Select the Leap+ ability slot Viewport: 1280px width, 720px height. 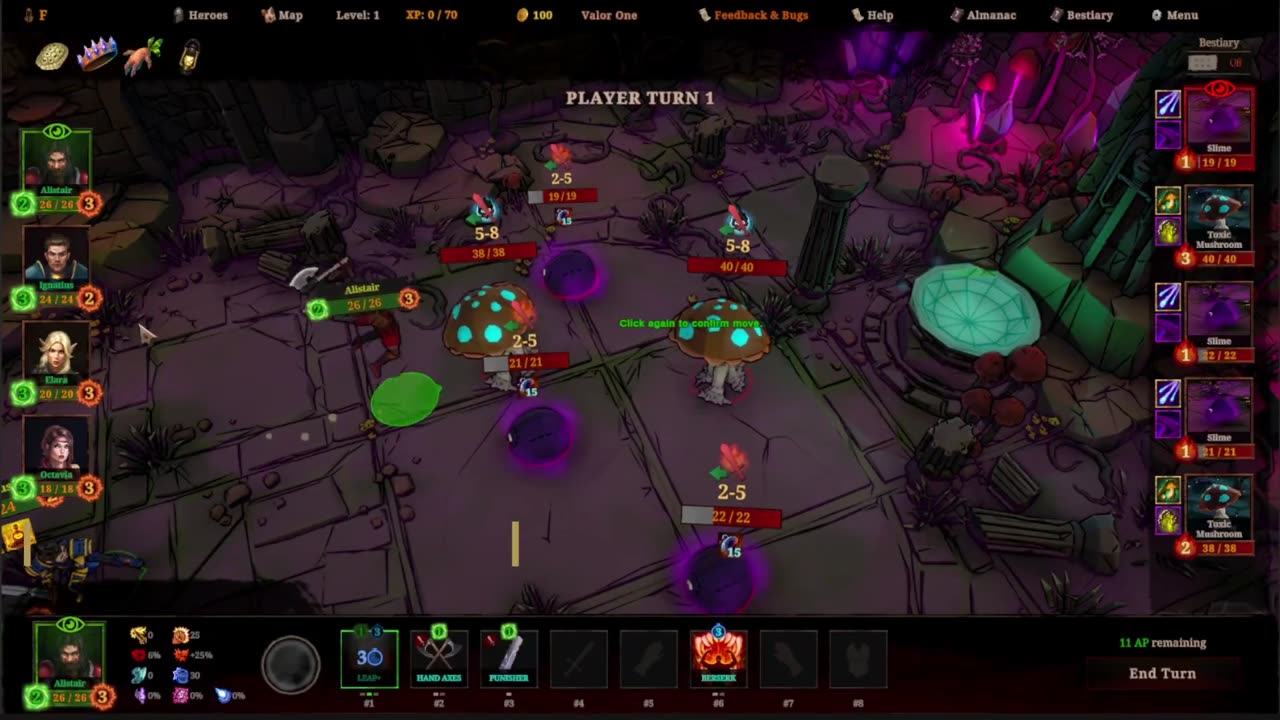(x=369, y=659)
